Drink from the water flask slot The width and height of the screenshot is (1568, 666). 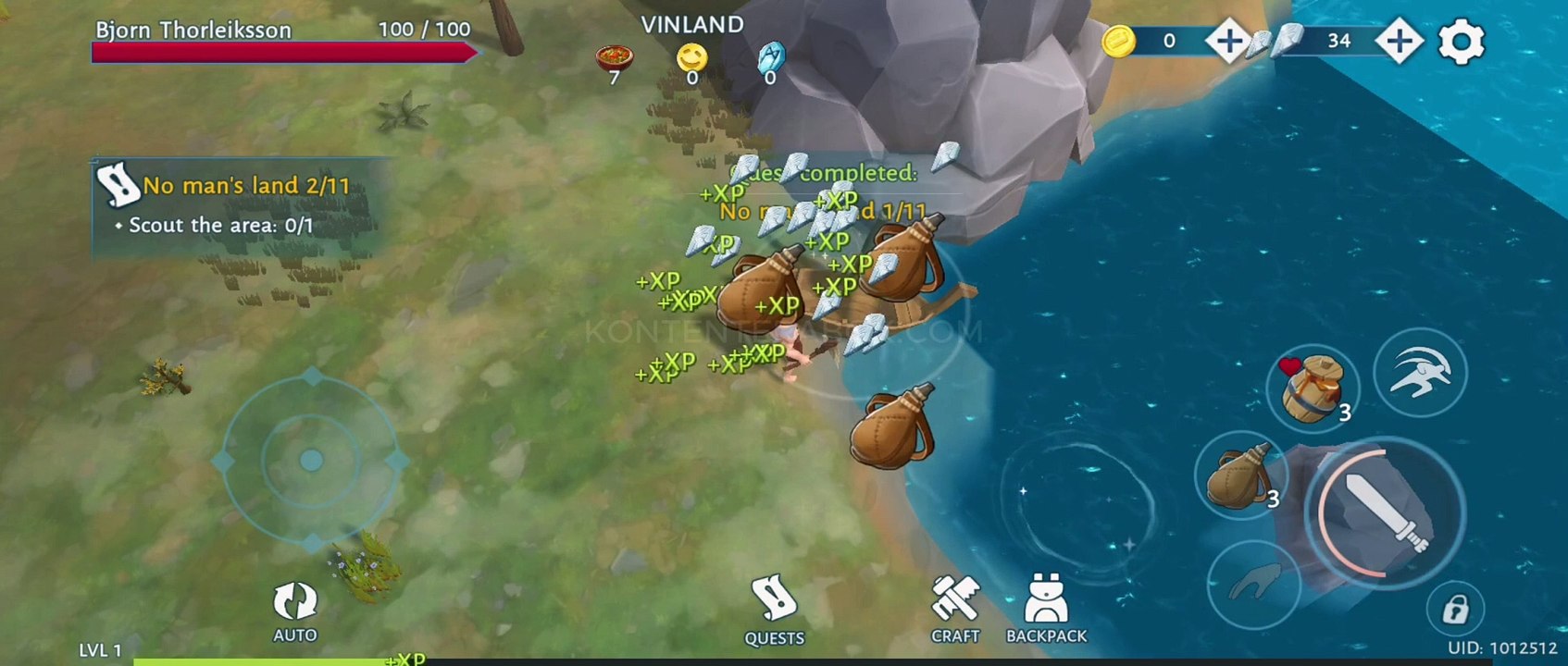coord(1241,475)
